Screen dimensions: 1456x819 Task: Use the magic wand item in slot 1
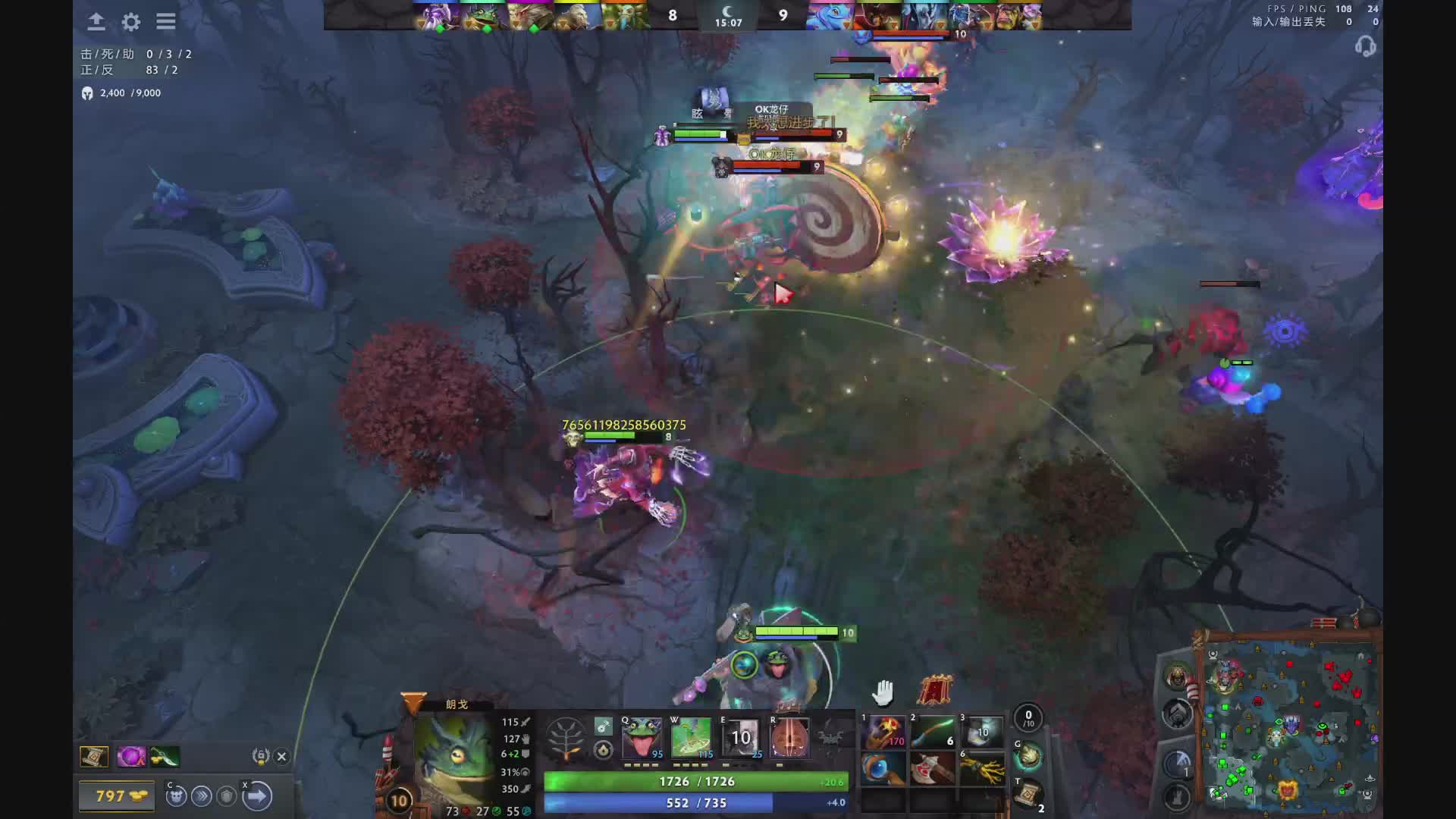(x=884, y=732)
